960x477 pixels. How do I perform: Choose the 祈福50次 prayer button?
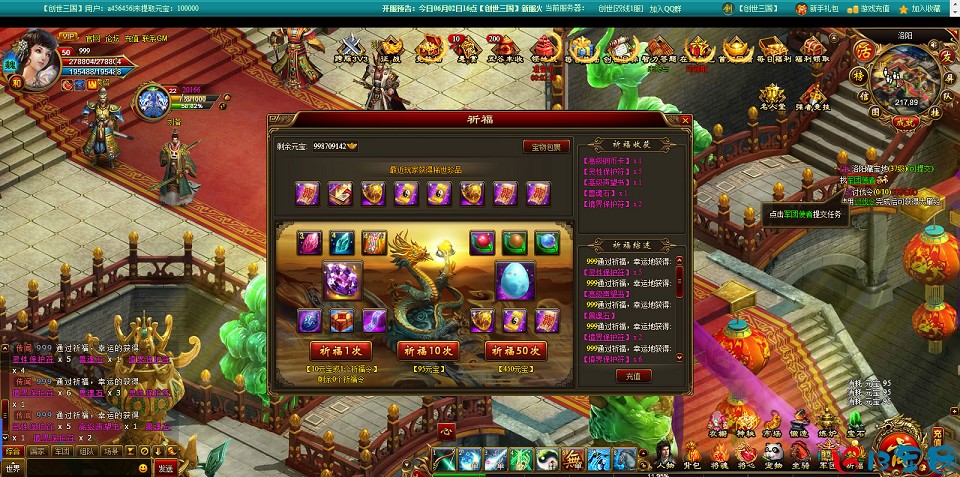tap(516, 351)
